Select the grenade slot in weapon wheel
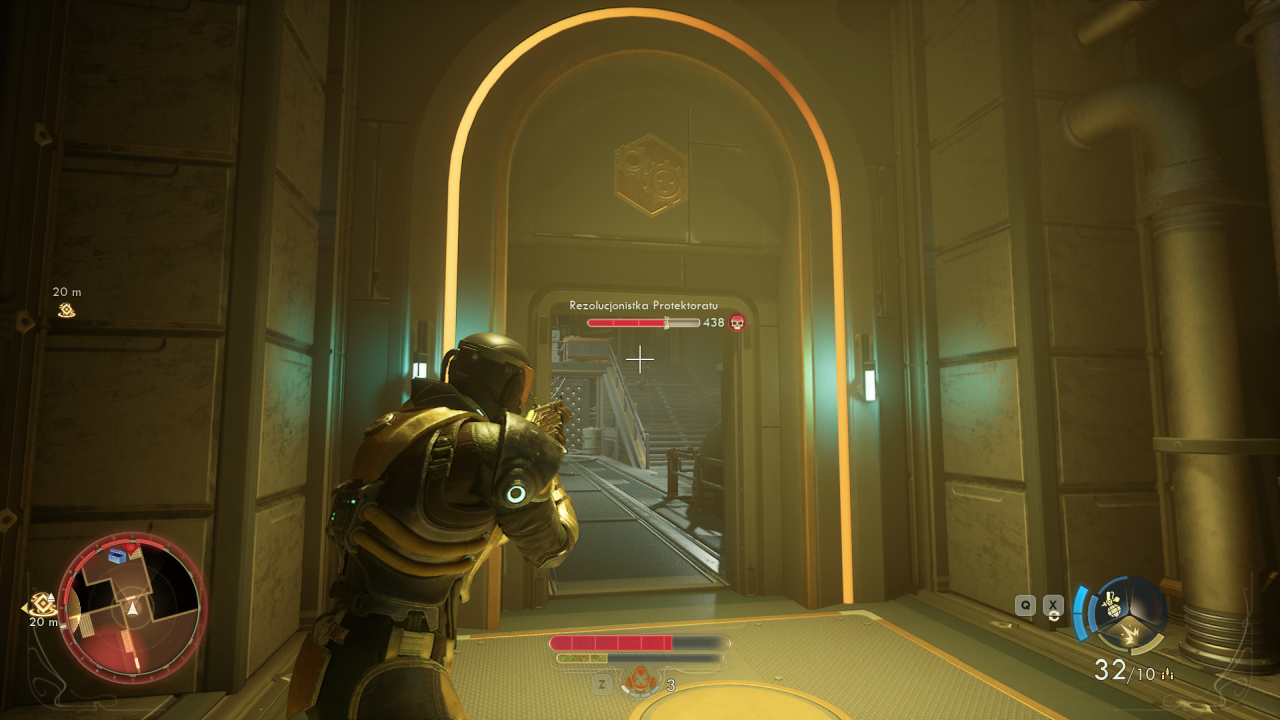Screen dimensions: 1280x720 pos(1110,604)
